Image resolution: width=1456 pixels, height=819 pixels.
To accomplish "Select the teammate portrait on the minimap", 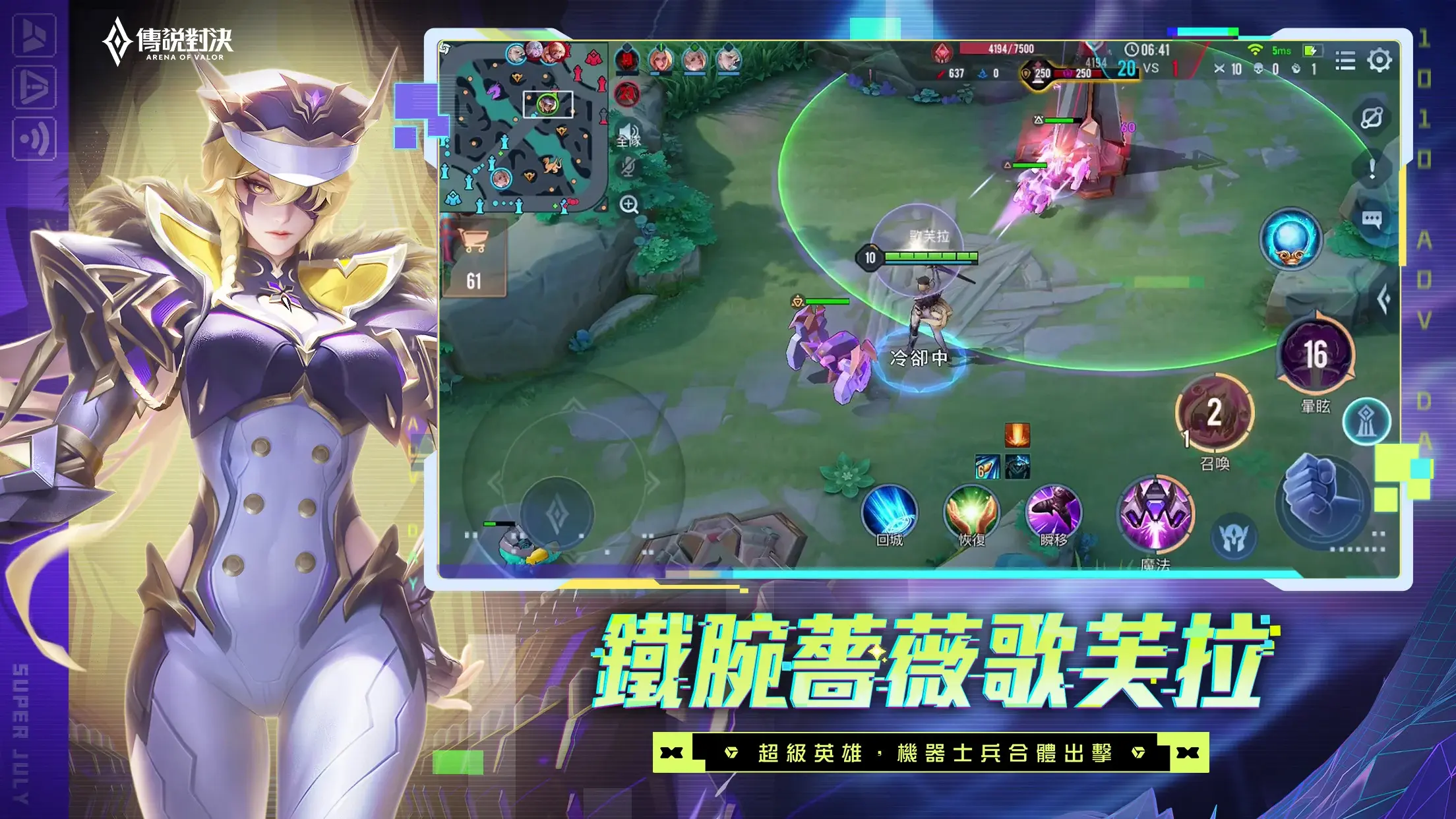I will click(x=501, y=178).
